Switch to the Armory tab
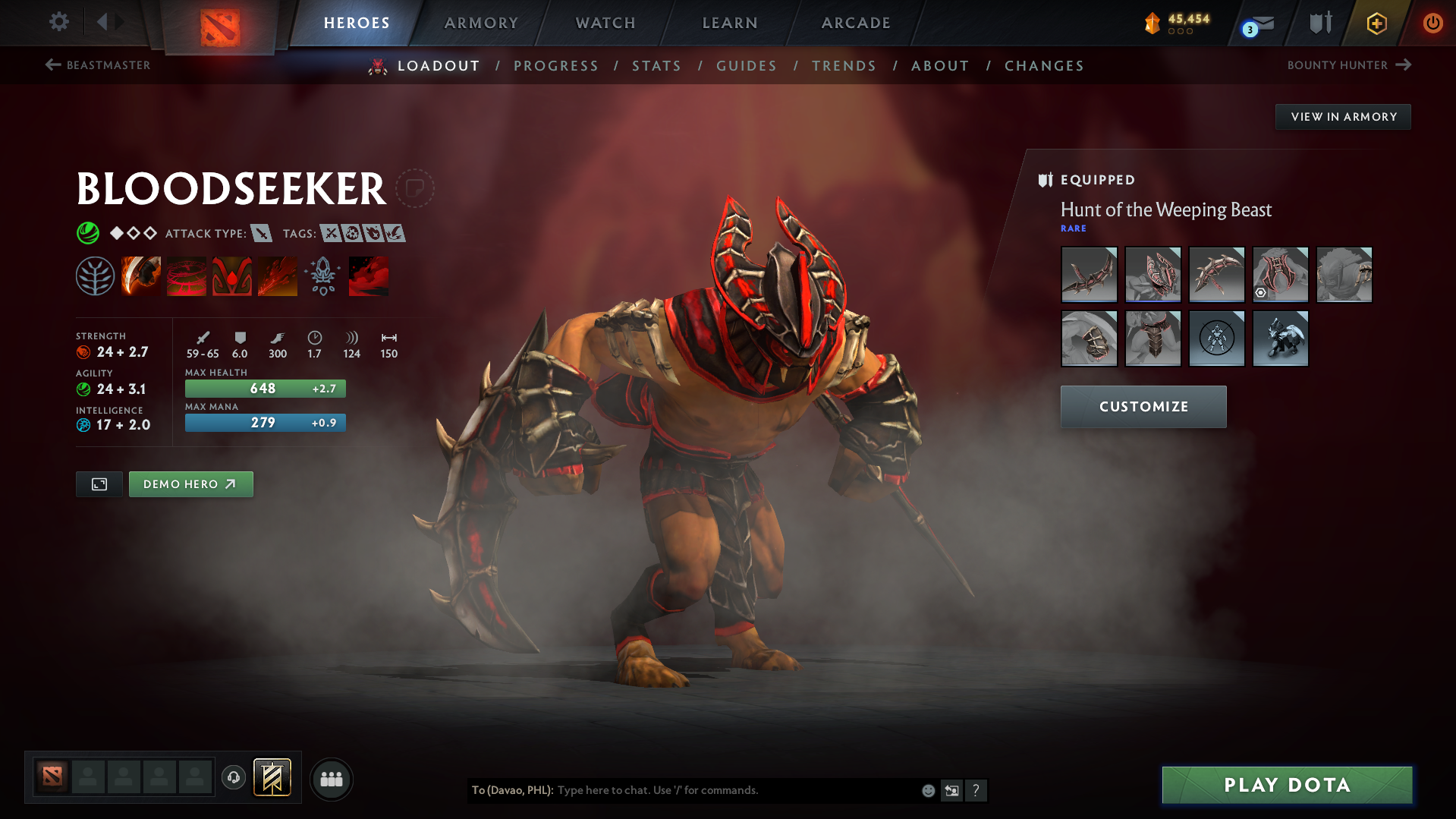Screen dimensions: 1456x819 click(481, 23)
